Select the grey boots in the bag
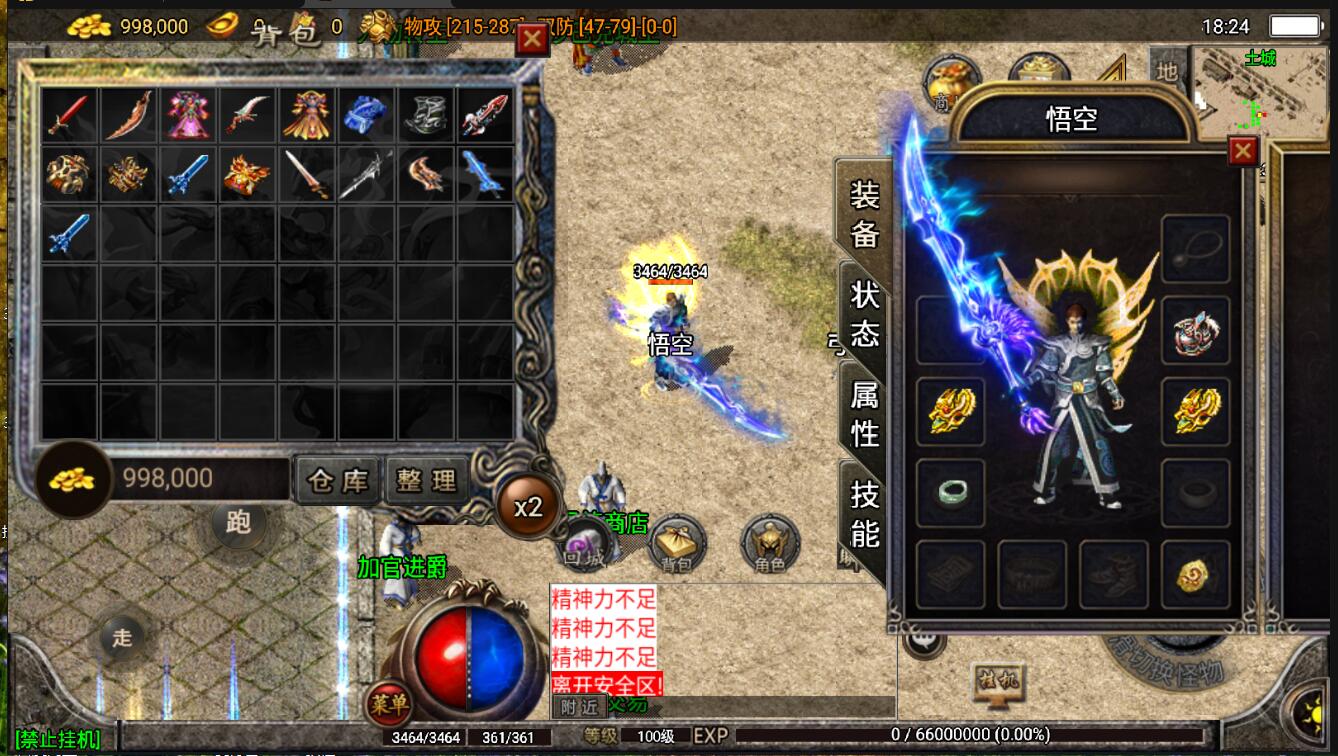 tap(426, 115)
